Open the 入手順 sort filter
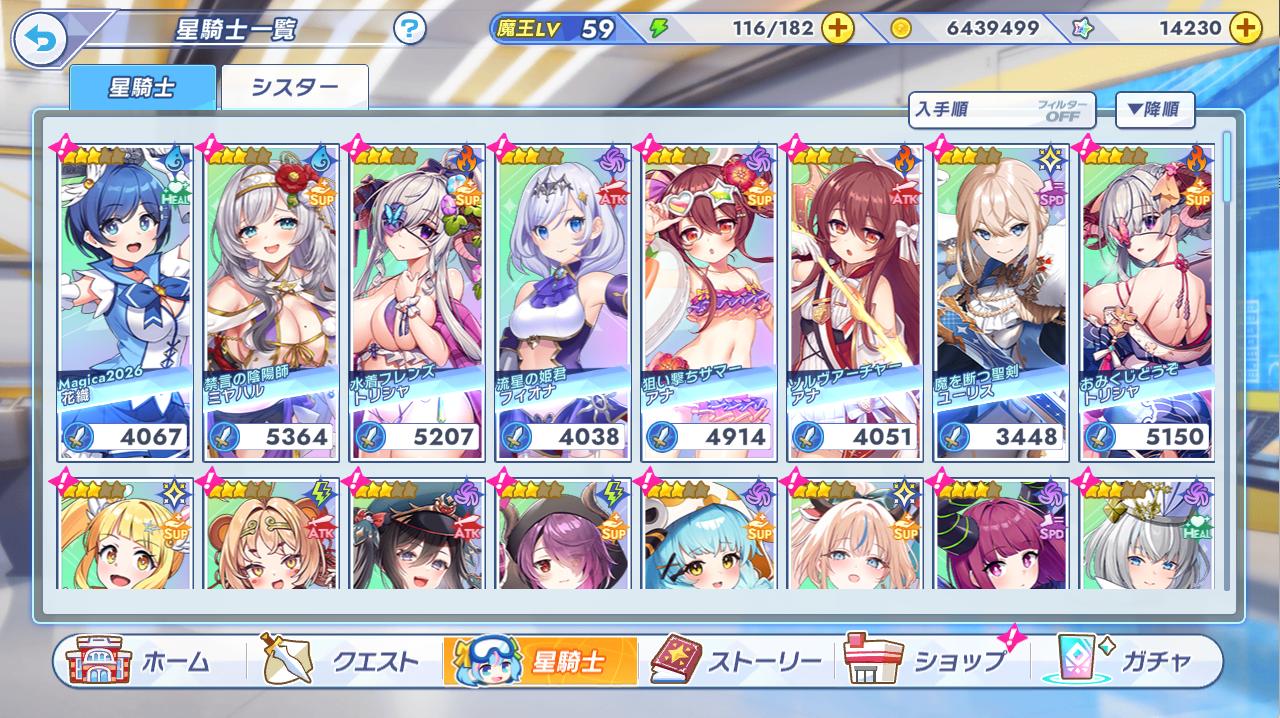Image resolution: width=1280 pixels, height=718 pixels. (x=1002, y=110)
